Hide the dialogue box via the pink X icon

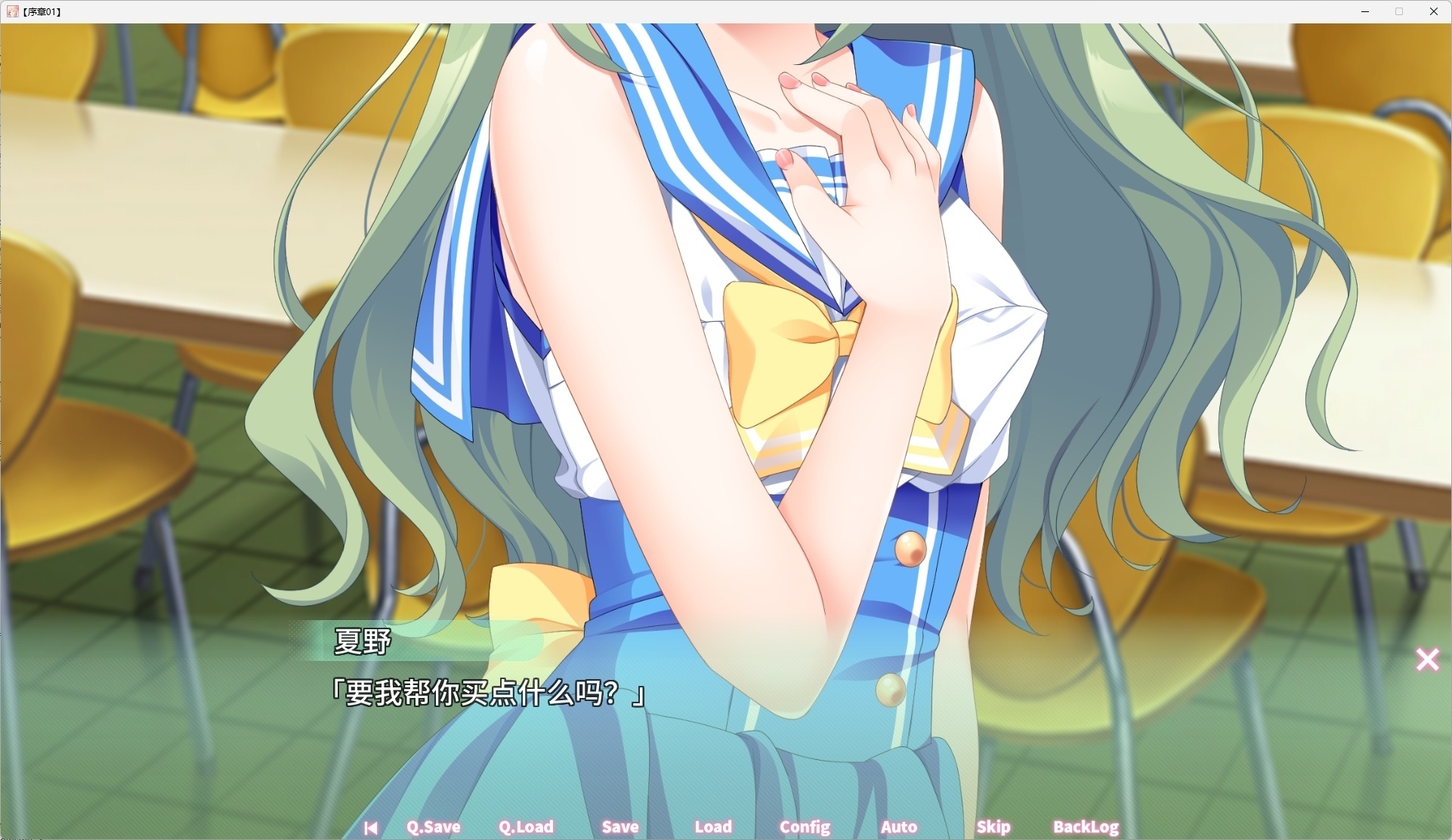point(1427,659)
